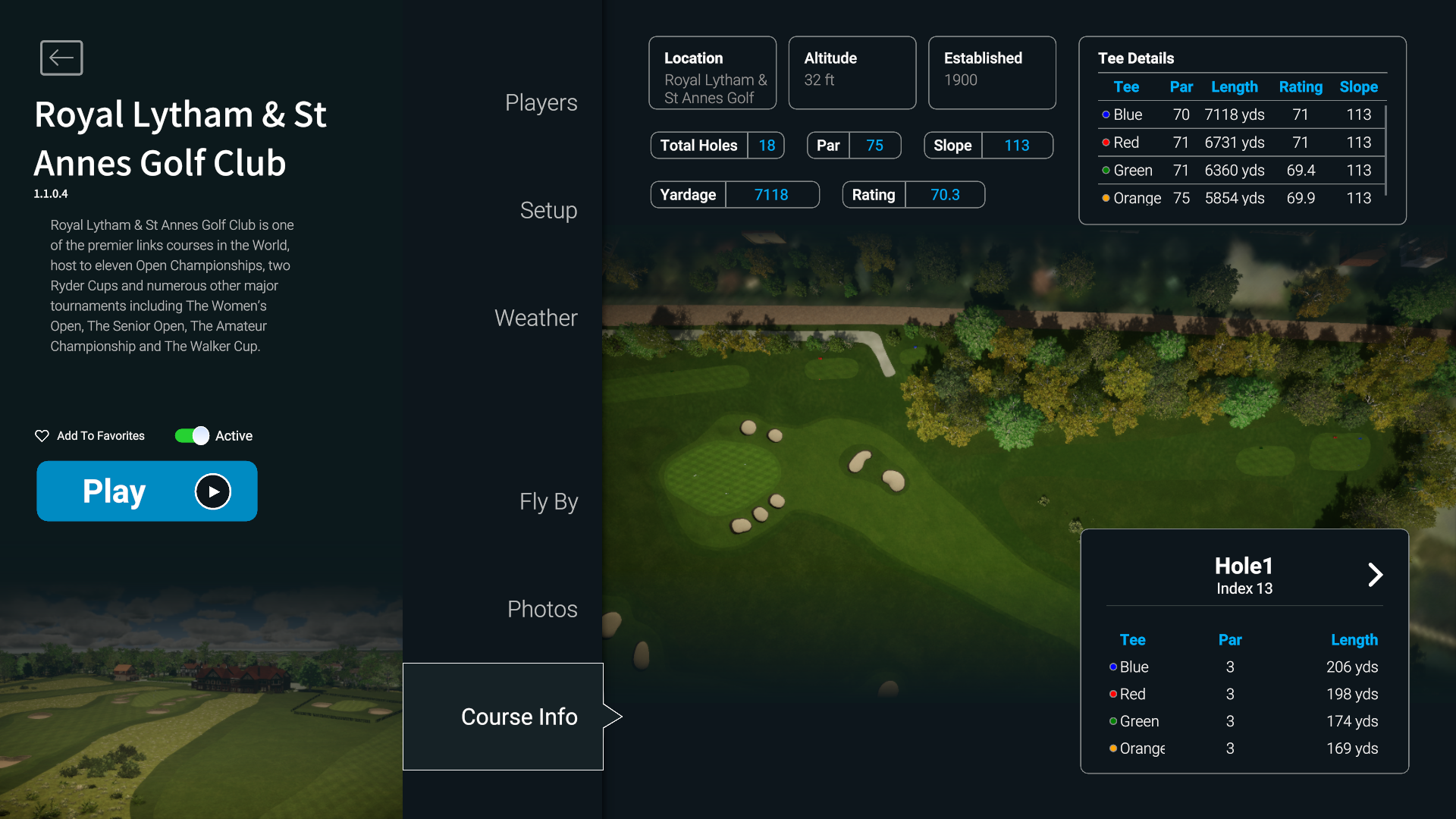Toggle the Active switch
1456x819 pixels.
pyautogui.click(x=192, y=436)
